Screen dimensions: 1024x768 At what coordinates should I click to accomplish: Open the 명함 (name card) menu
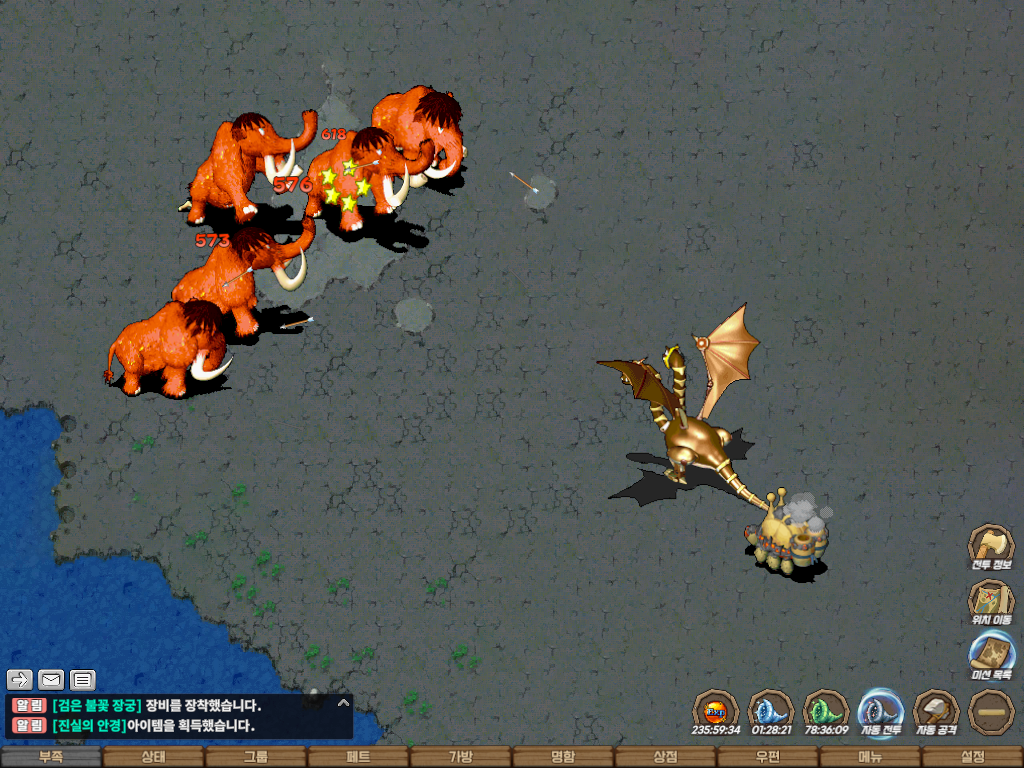click(563, 757)
